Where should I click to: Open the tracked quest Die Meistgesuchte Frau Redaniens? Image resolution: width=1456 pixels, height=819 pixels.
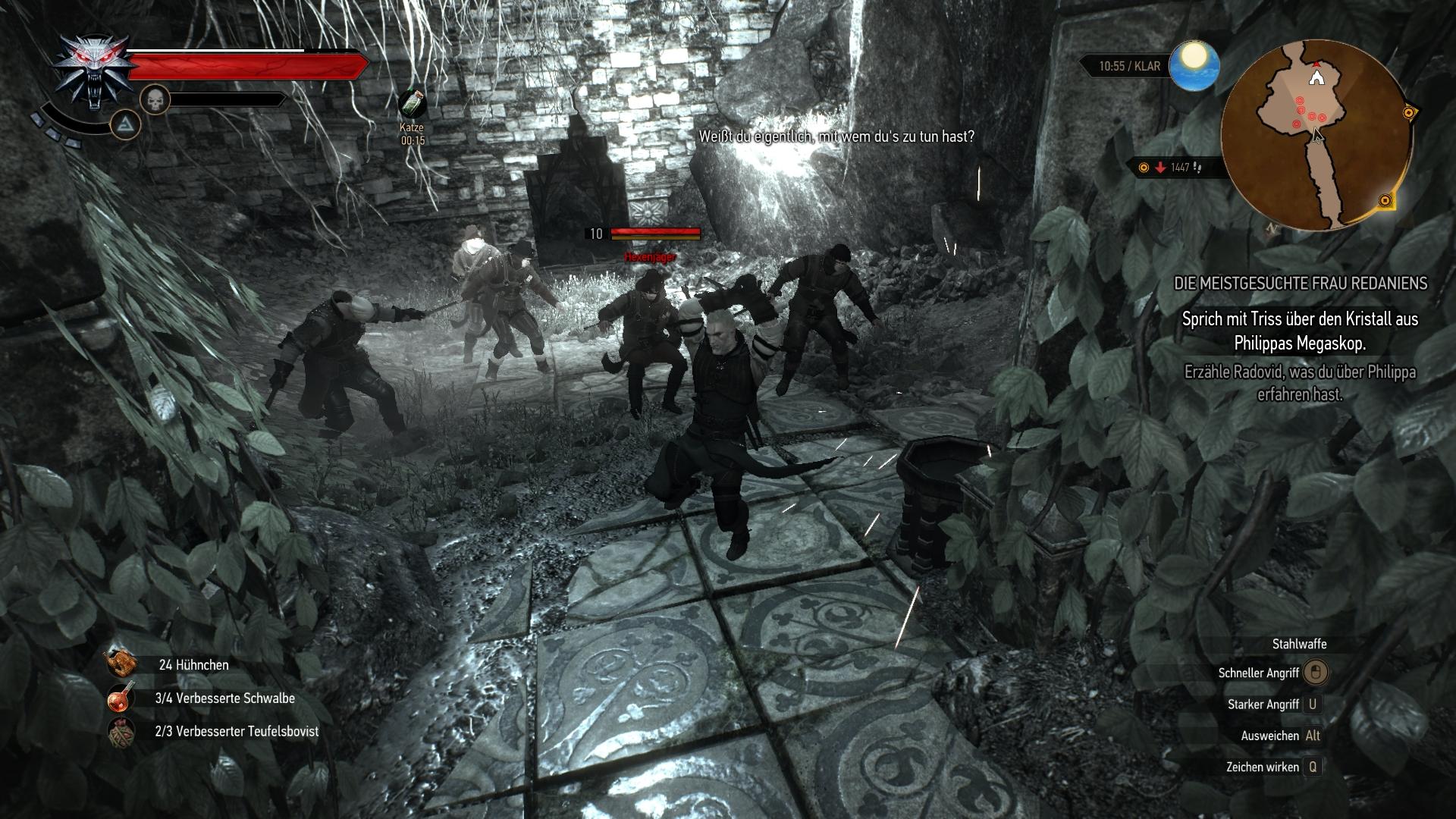tap(1300, 284)
